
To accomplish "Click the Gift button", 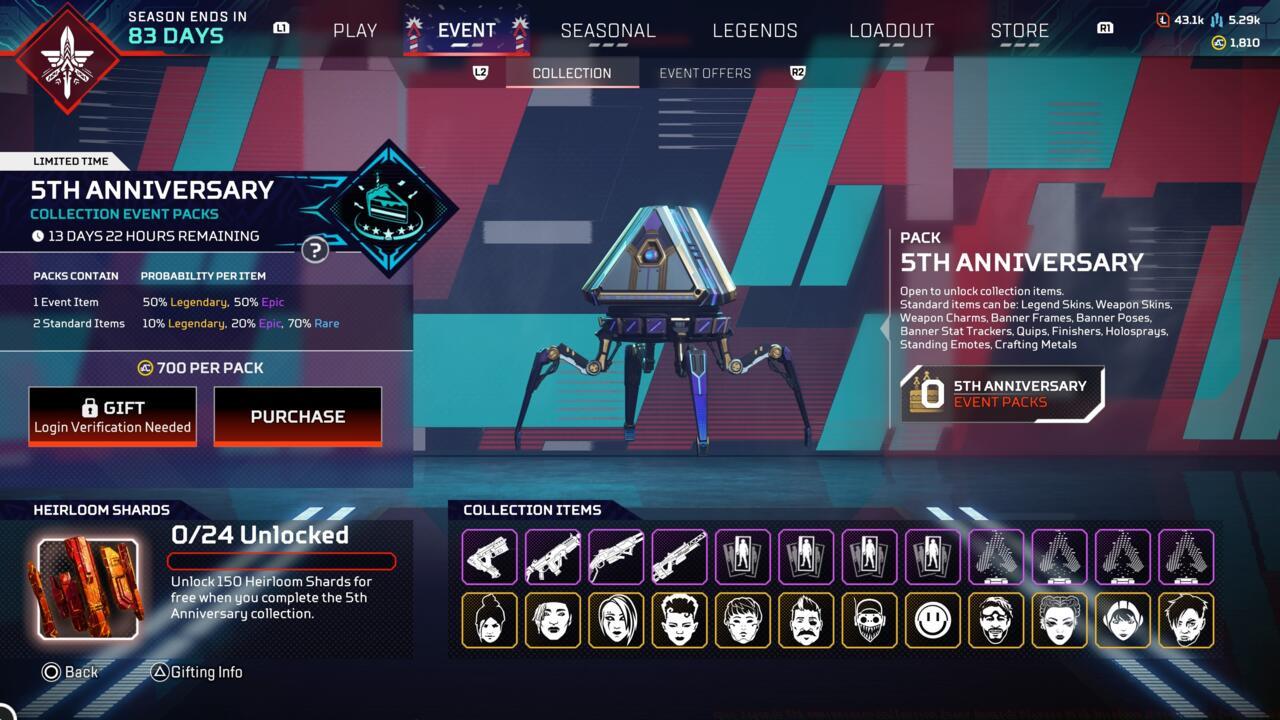I will [x=112, y=414].
